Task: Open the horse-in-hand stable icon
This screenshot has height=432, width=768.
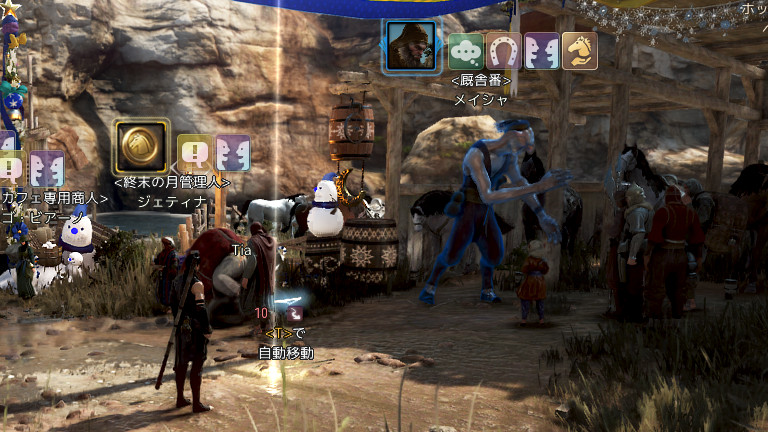Action: click(x=580, y=51)
